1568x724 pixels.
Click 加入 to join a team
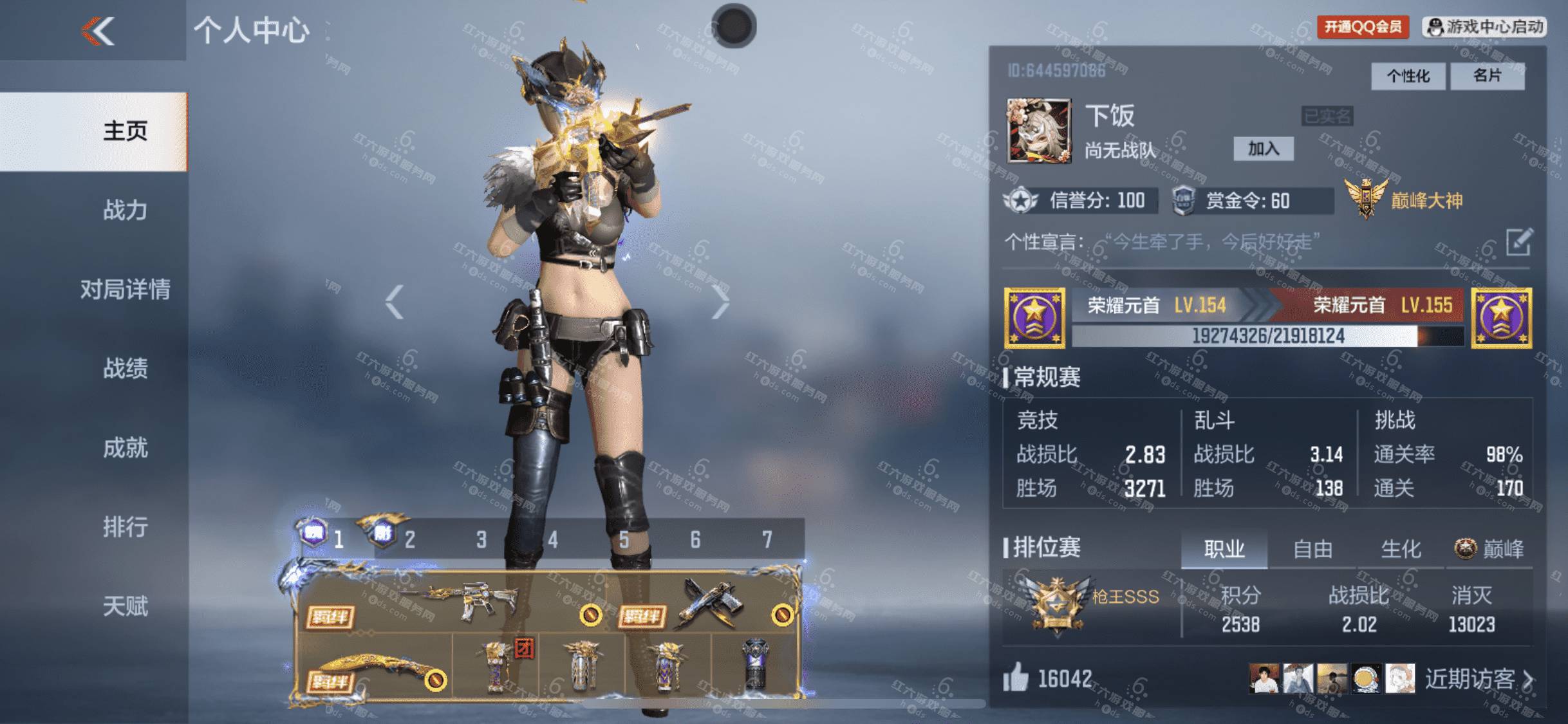(x=1263, y=149)
